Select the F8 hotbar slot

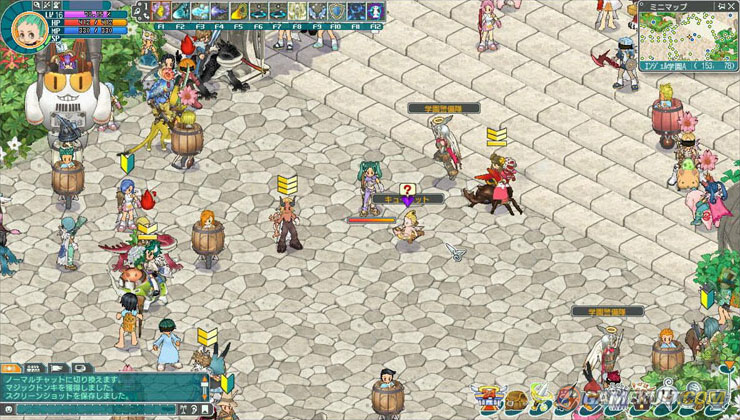(298, 11)
